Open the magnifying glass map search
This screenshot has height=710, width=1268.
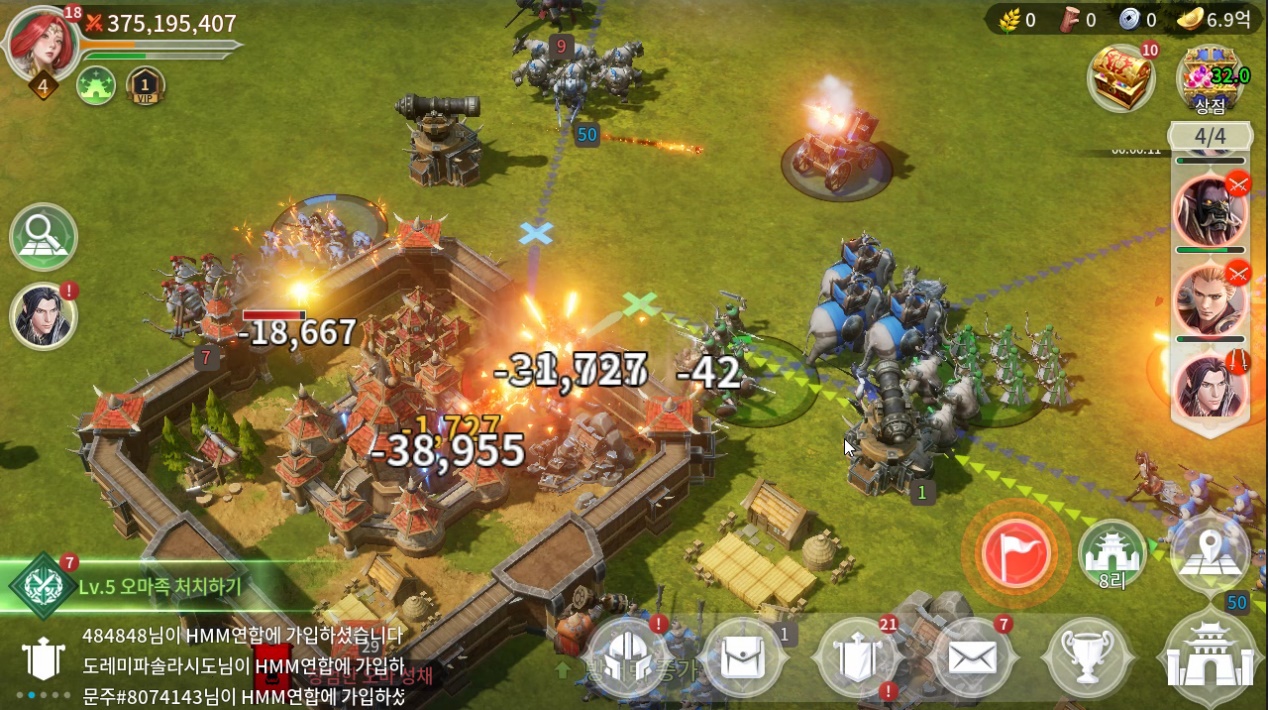click(43, 236)
